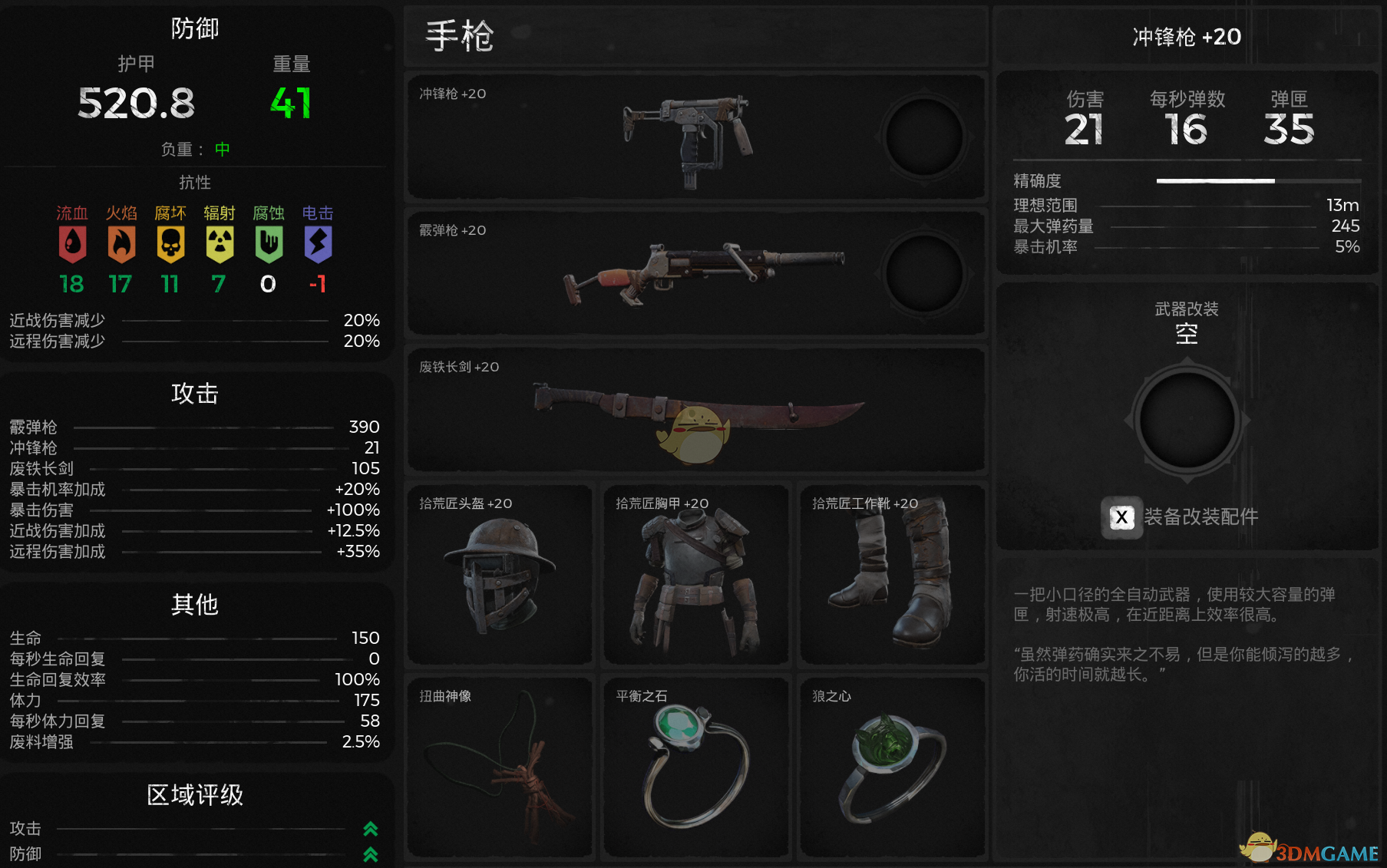Choose the 平衡之石 ring slot
Viewport: 1387px width, 868px height.
pos(695,766)
